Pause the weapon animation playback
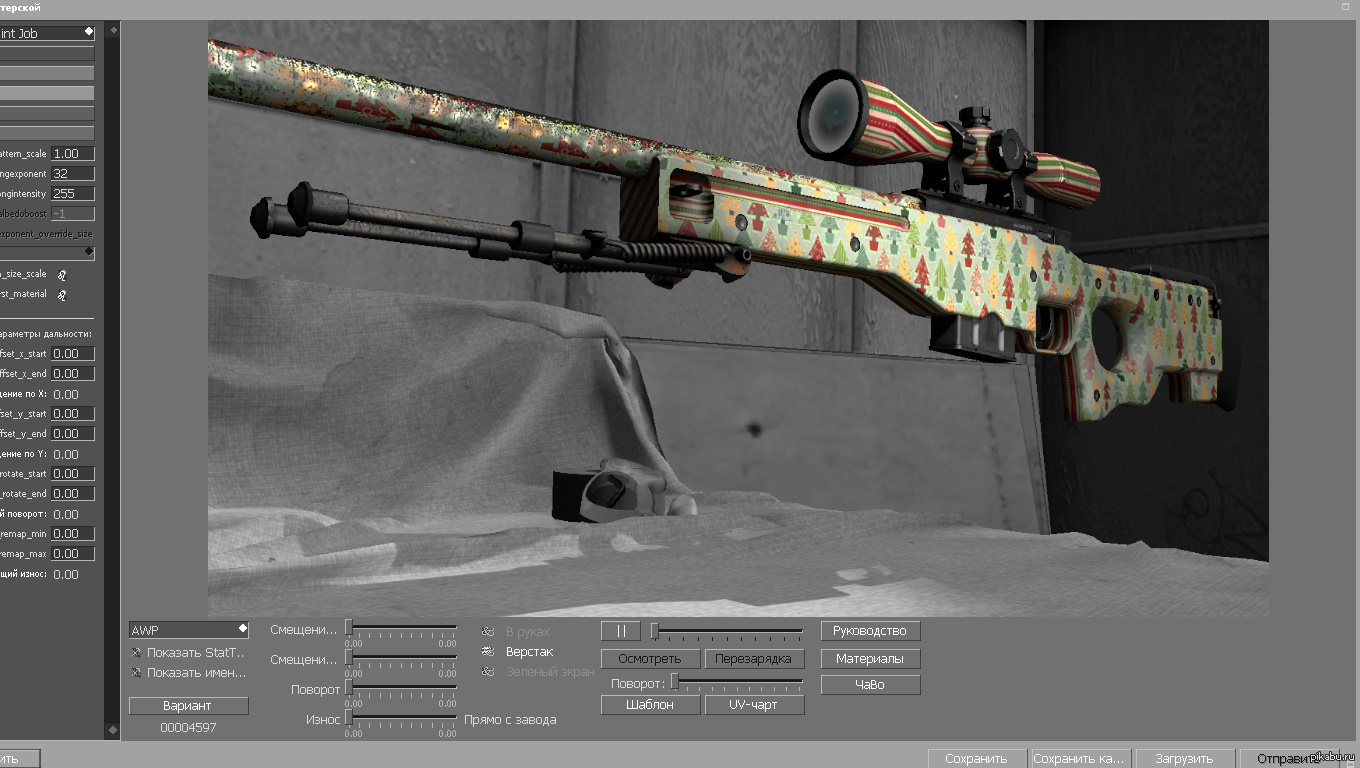The width and height of the screenshot is (1360, 768). (620, 631)
